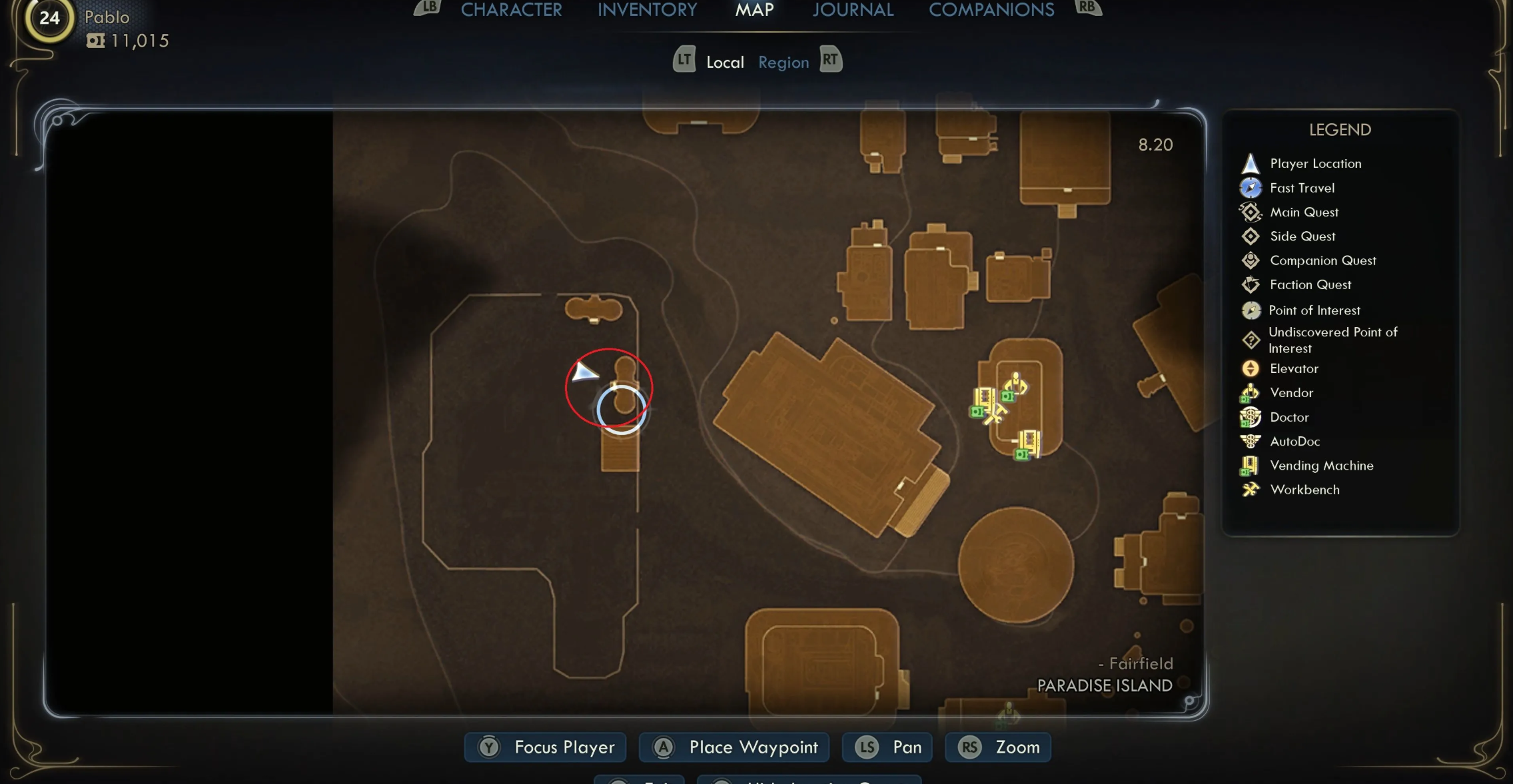Click the vendor marker on the map
The height and width of the screenshot is (784, 1513).
[x=1014, y=386]
